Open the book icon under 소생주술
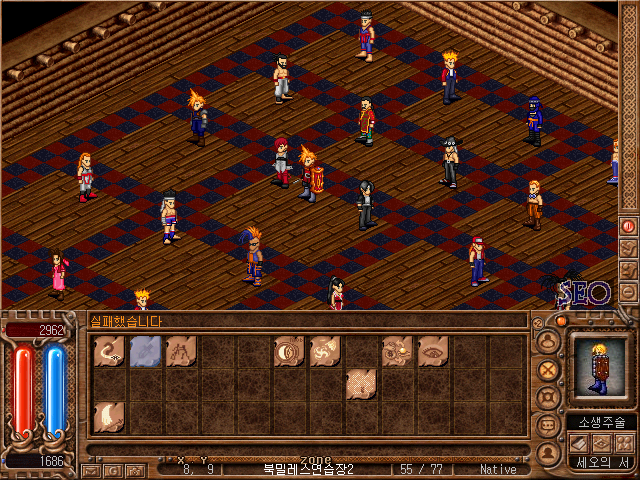The image size is (640, 480). 578,442
